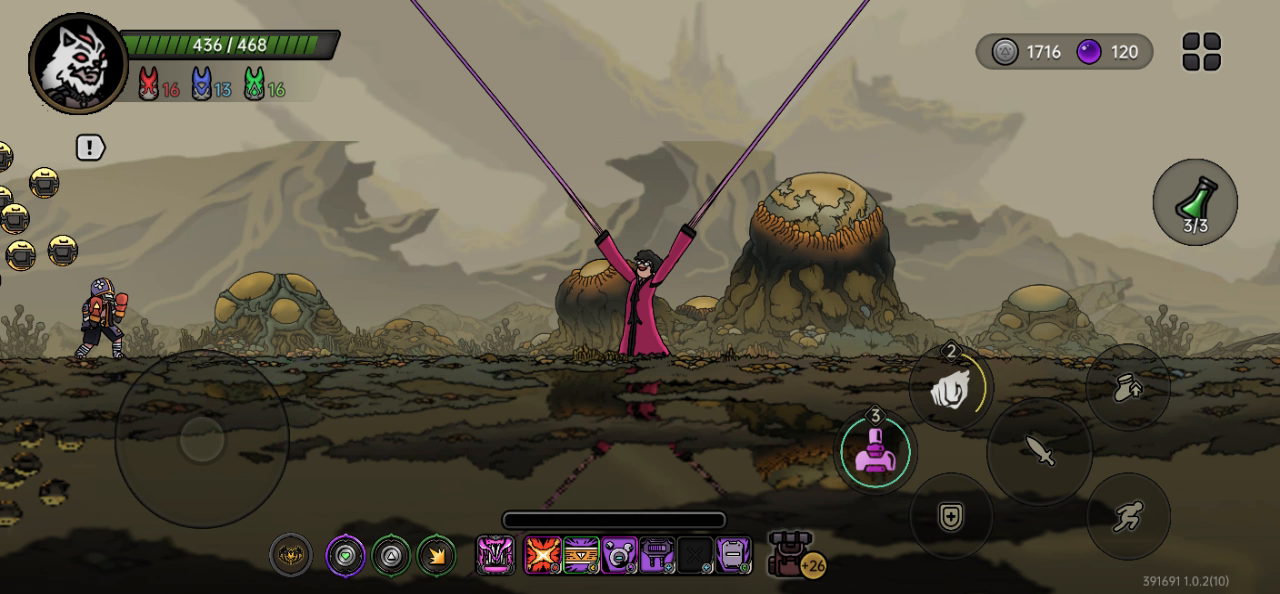Tap the virtual movement joystick
Image resolution: width=1280 pixels, height=594 pixels.
pos(202,438)
